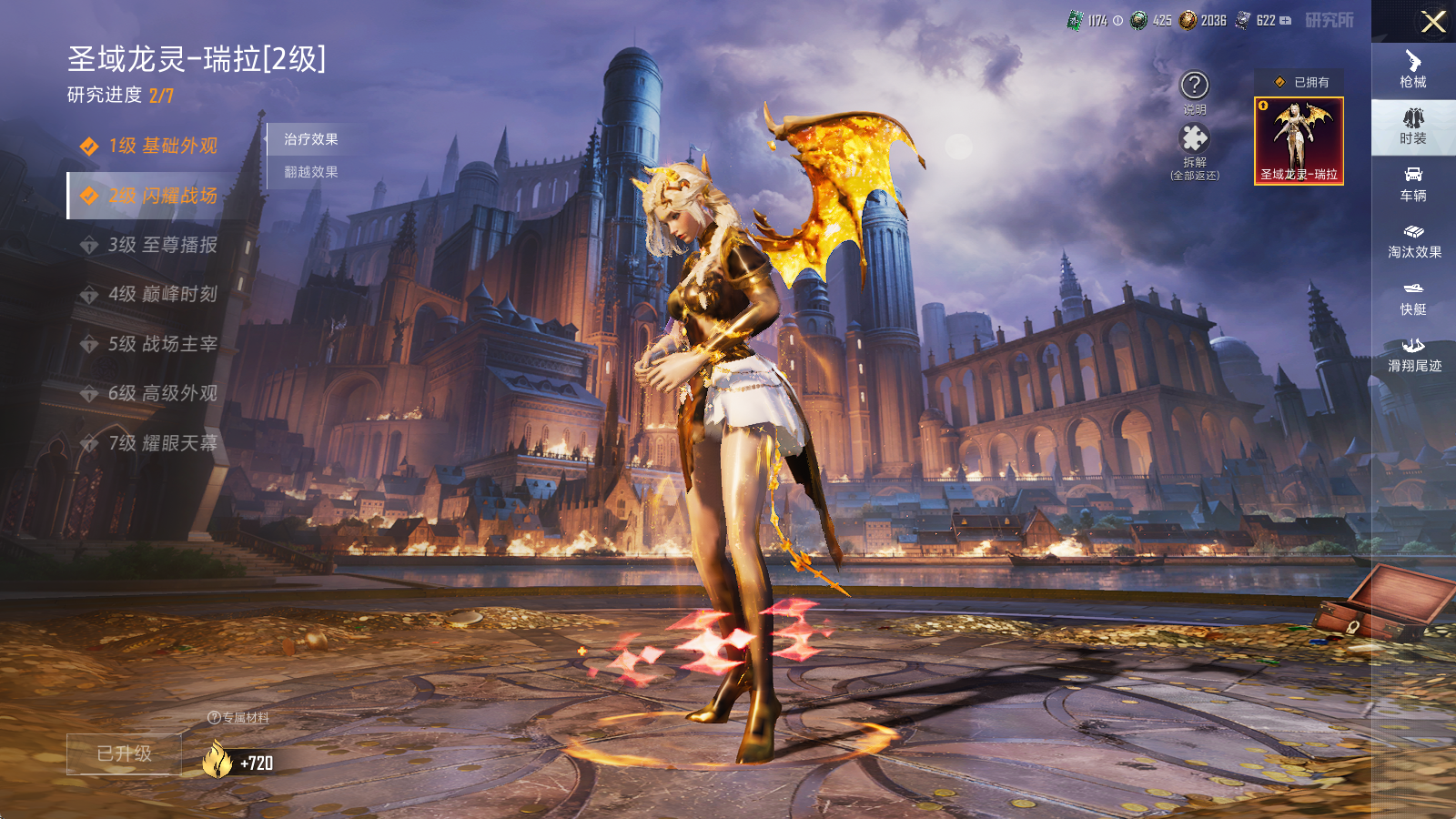The height and width of the screenshot is (819, 1456).
Task: Preview the 治疗效果 effect
Action: tap(311, 139)
